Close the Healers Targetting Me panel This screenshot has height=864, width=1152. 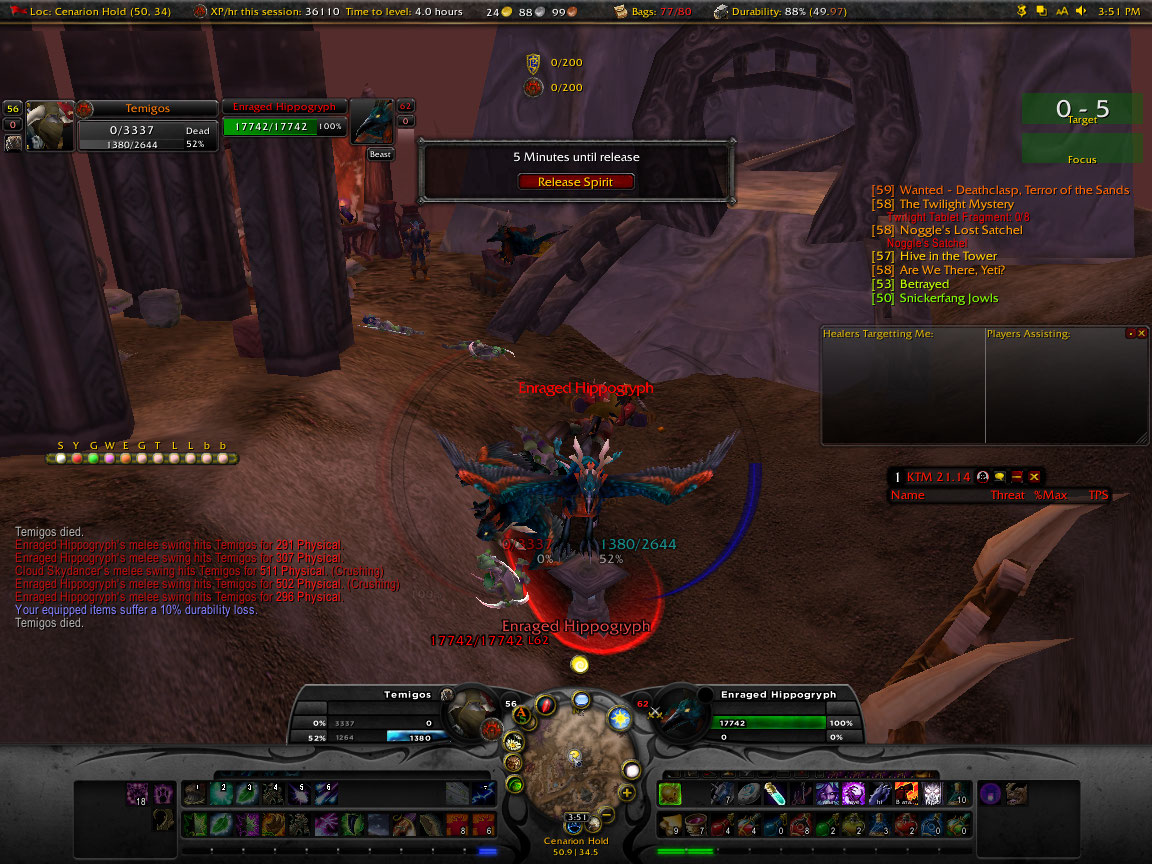point(1142,333)
